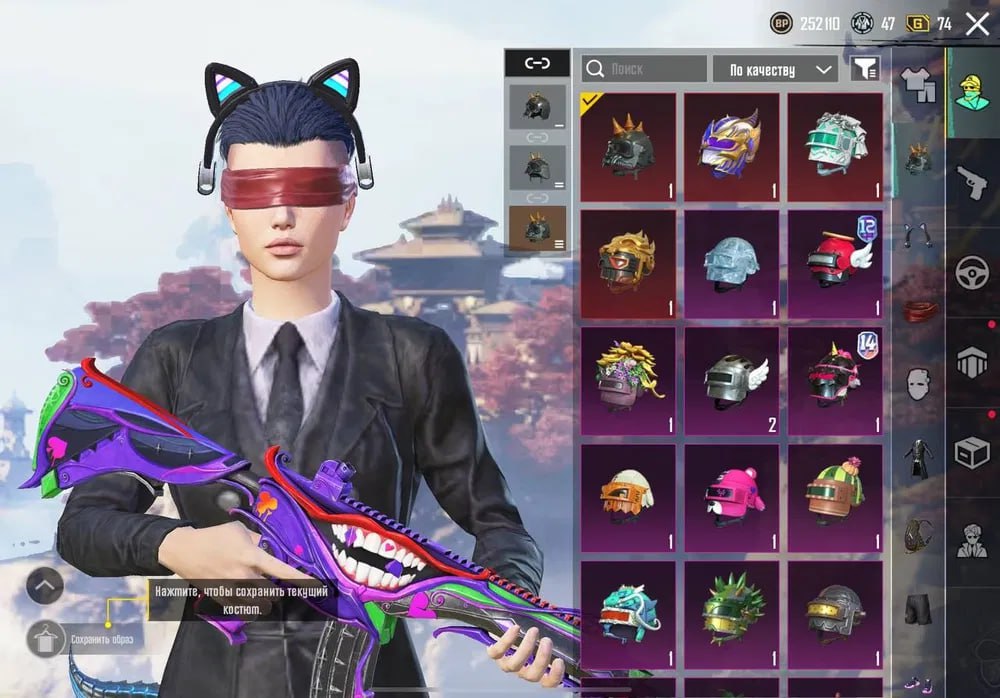Open the t-shirt and pants outfit category

[918, 84]
